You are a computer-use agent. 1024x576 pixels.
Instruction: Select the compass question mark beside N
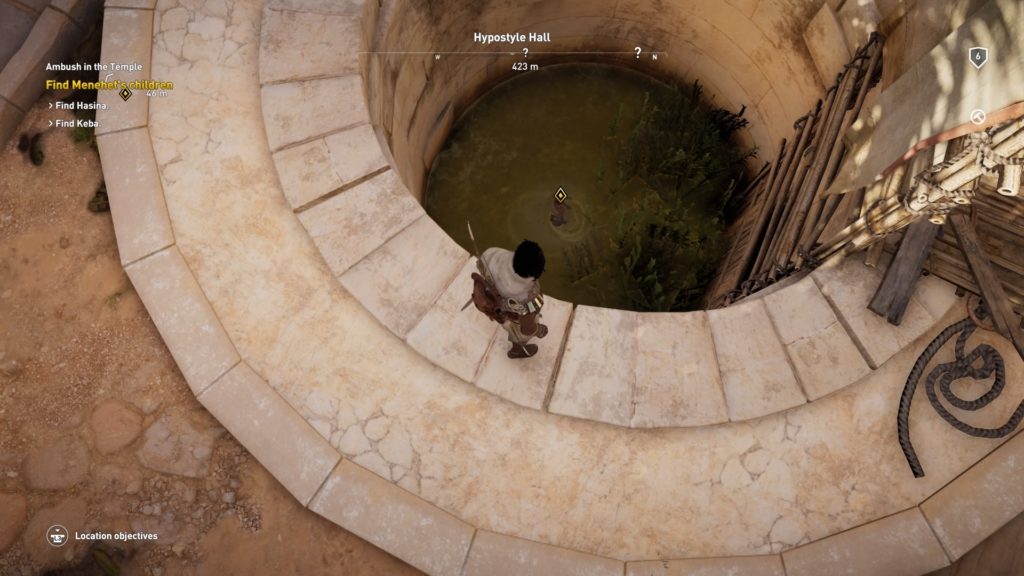click(x=637, y=53)
